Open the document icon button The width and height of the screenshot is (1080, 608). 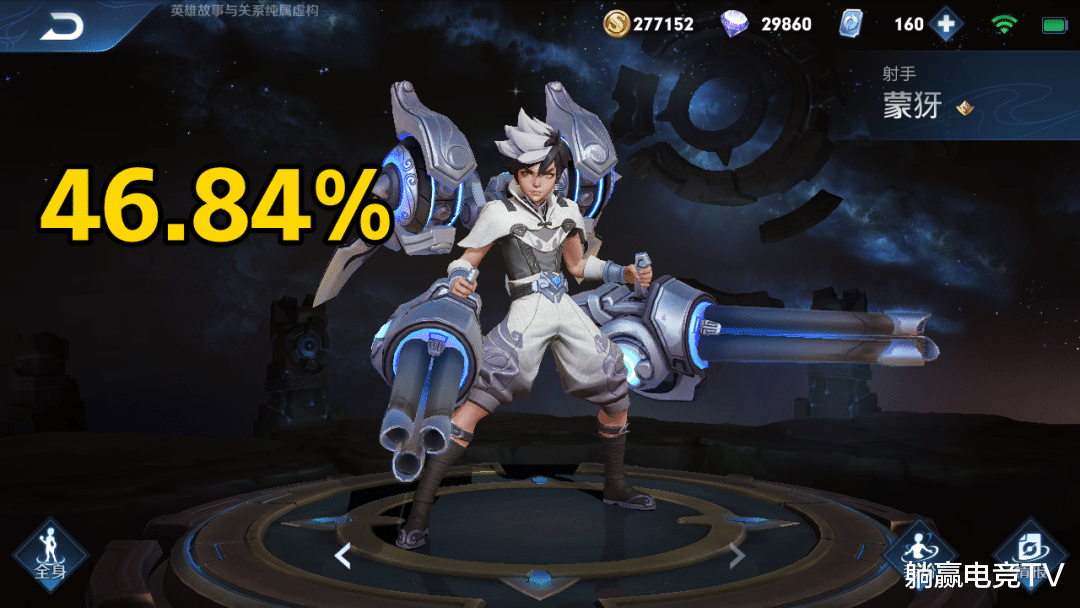pyautogui.click(x=1030, y=550)
